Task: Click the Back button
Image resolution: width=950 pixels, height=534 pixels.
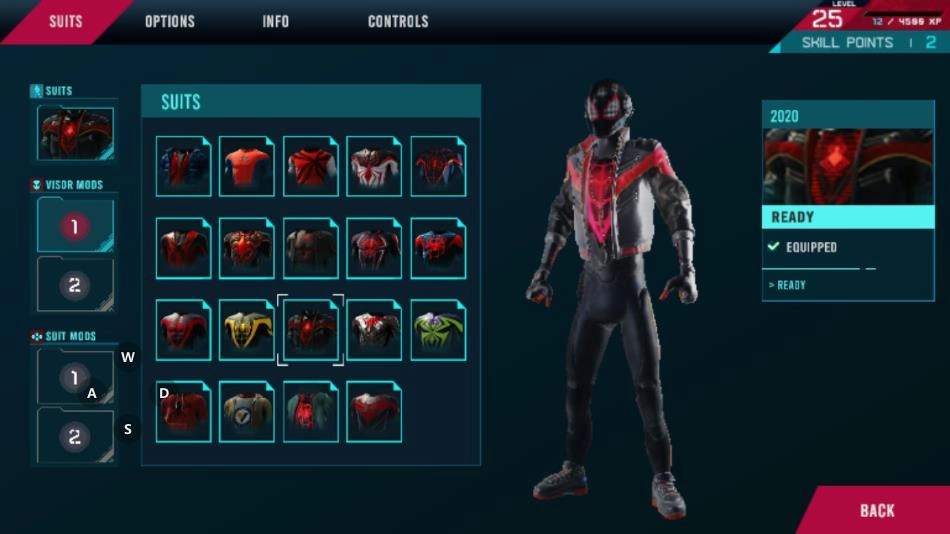Action: 877,510
